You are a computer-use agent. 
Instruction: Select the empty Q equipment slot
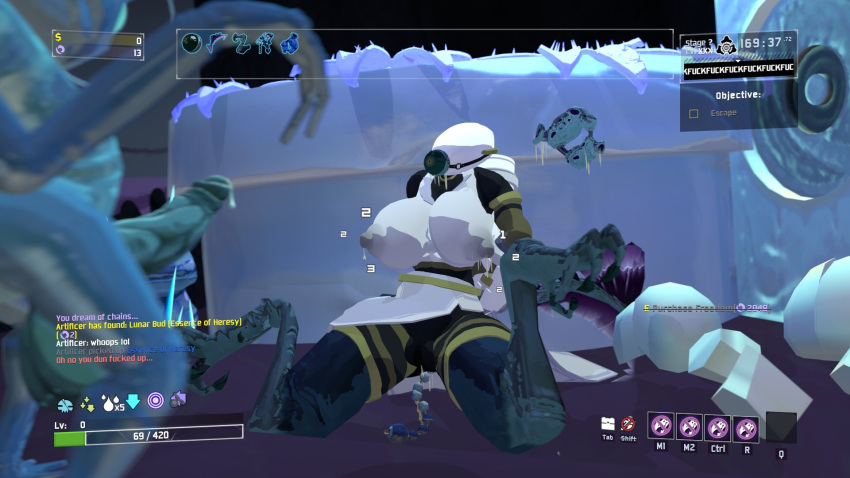781,427
